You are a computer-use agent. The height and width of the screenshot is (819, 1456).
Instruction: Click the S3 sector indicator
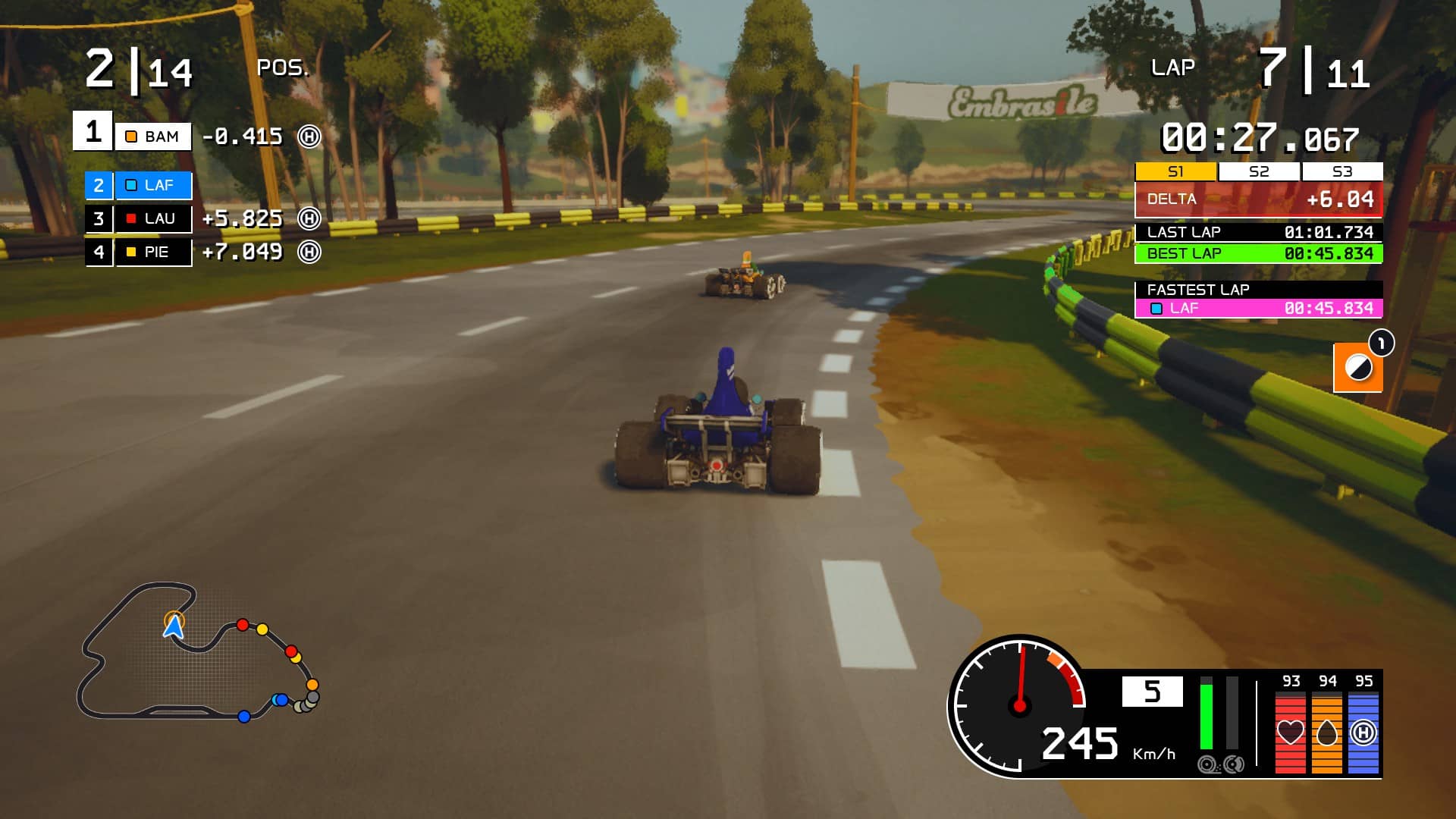[x=1342, y=171]
